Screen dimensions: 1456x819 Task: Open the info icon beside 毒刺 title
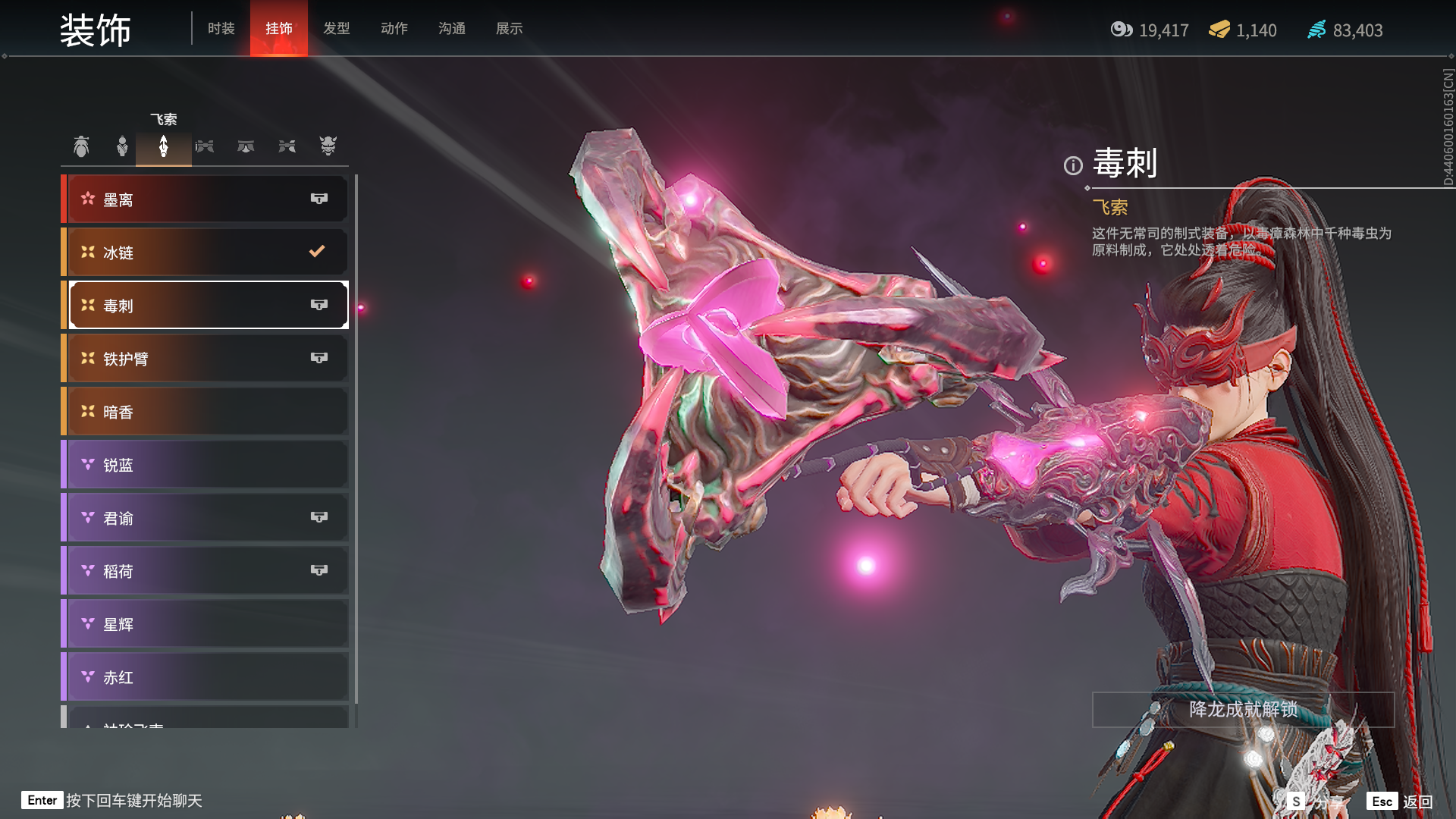[1072, 165]
